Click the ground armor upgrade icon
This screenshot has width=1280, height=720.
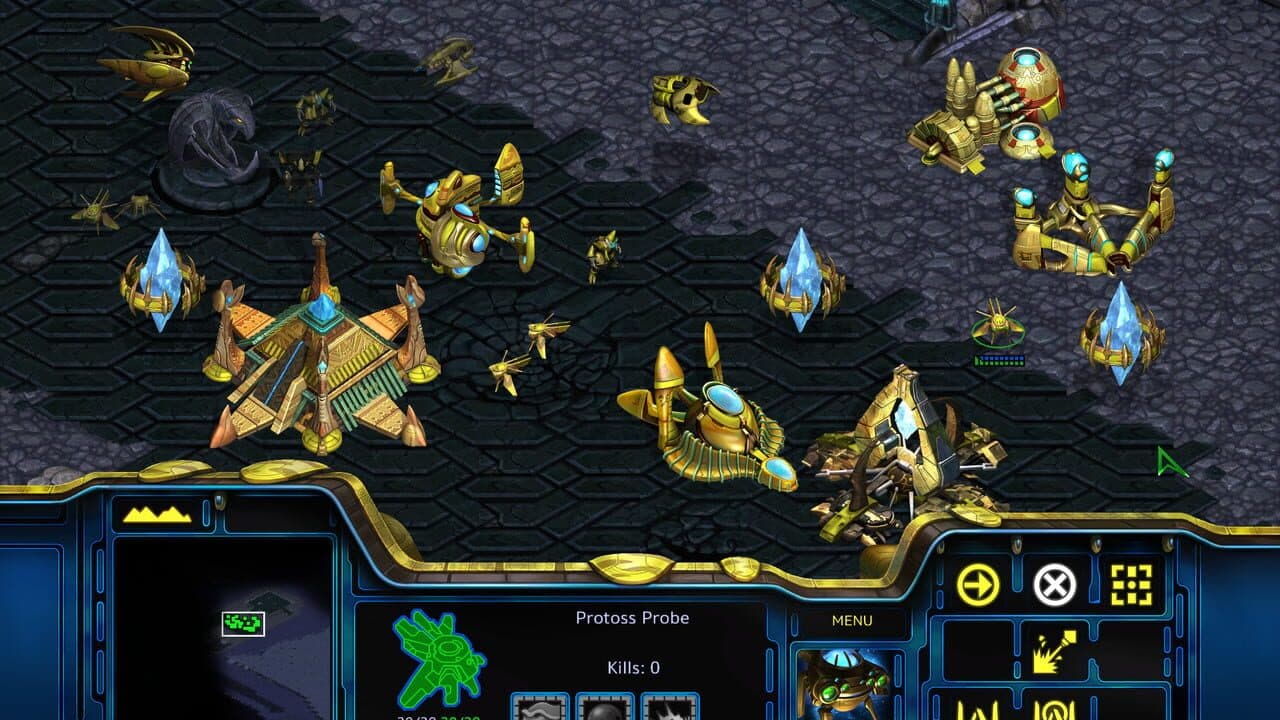pos(540,714)
